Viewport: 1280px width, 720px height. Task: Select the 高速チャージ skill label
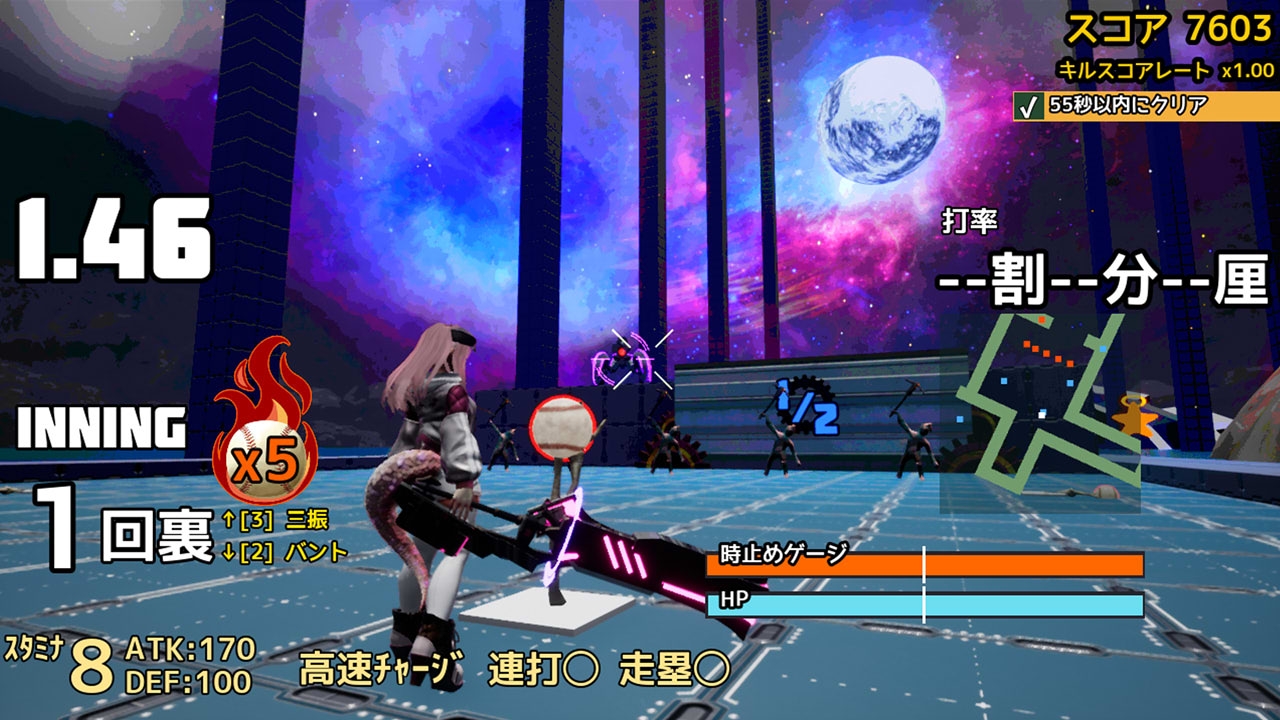[382, 669]
